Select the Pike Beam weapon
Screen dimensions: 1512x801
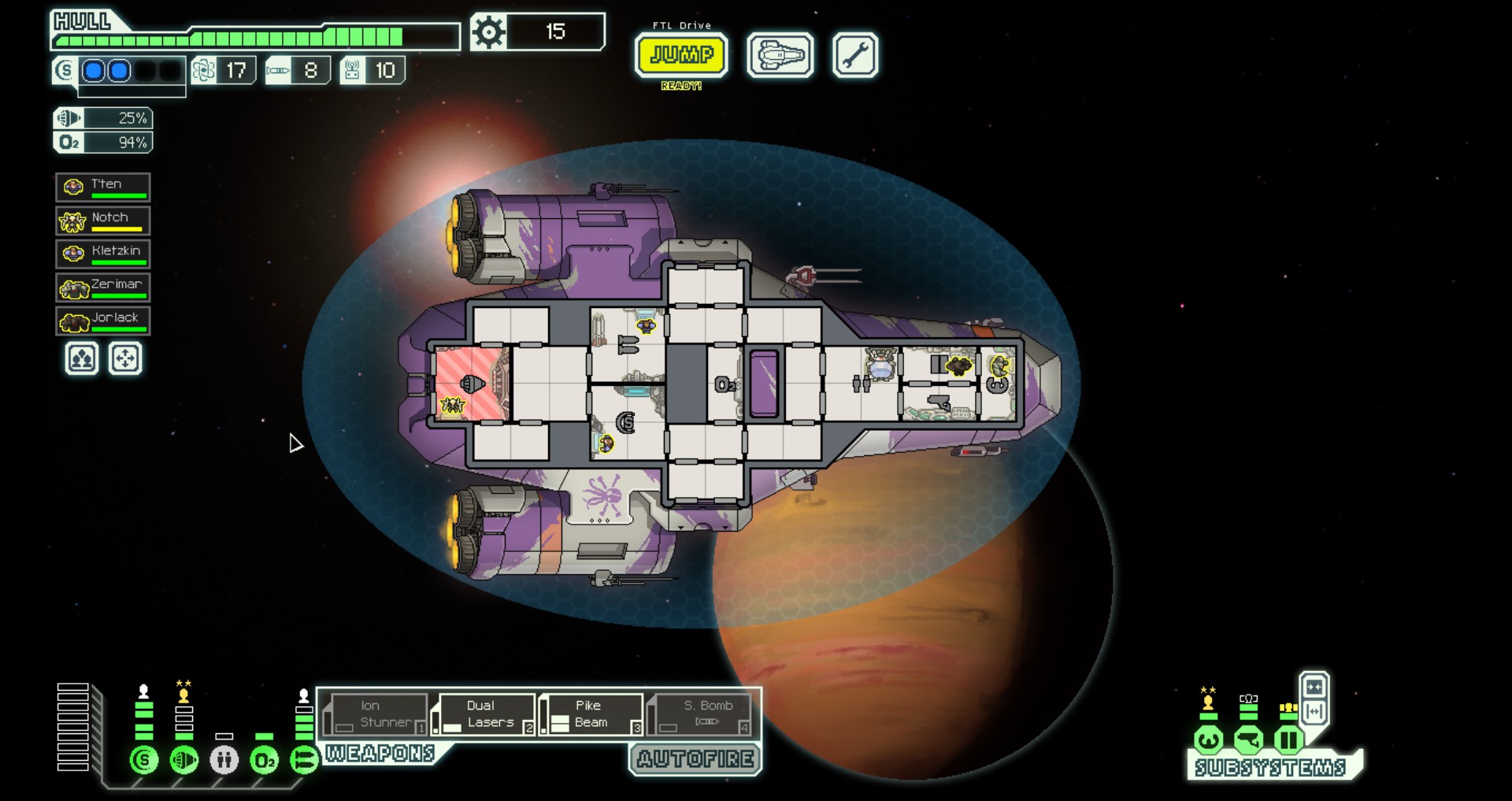coord(592,714)
